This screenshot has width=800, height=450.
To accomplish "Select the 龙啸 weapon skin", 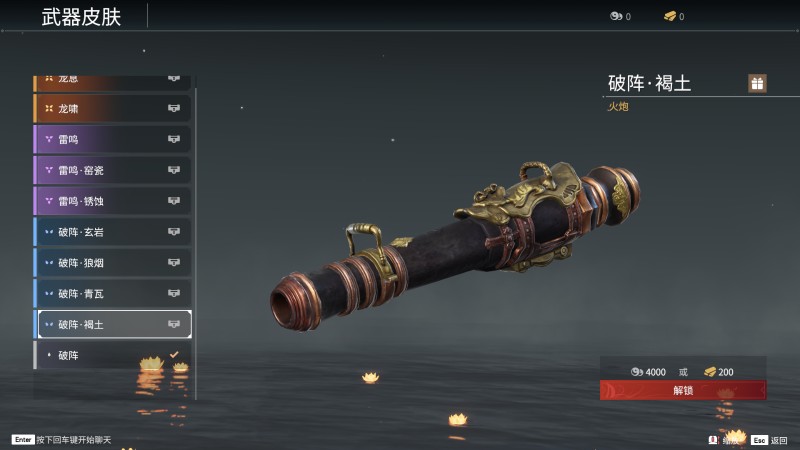I will [x=112, y=108].
